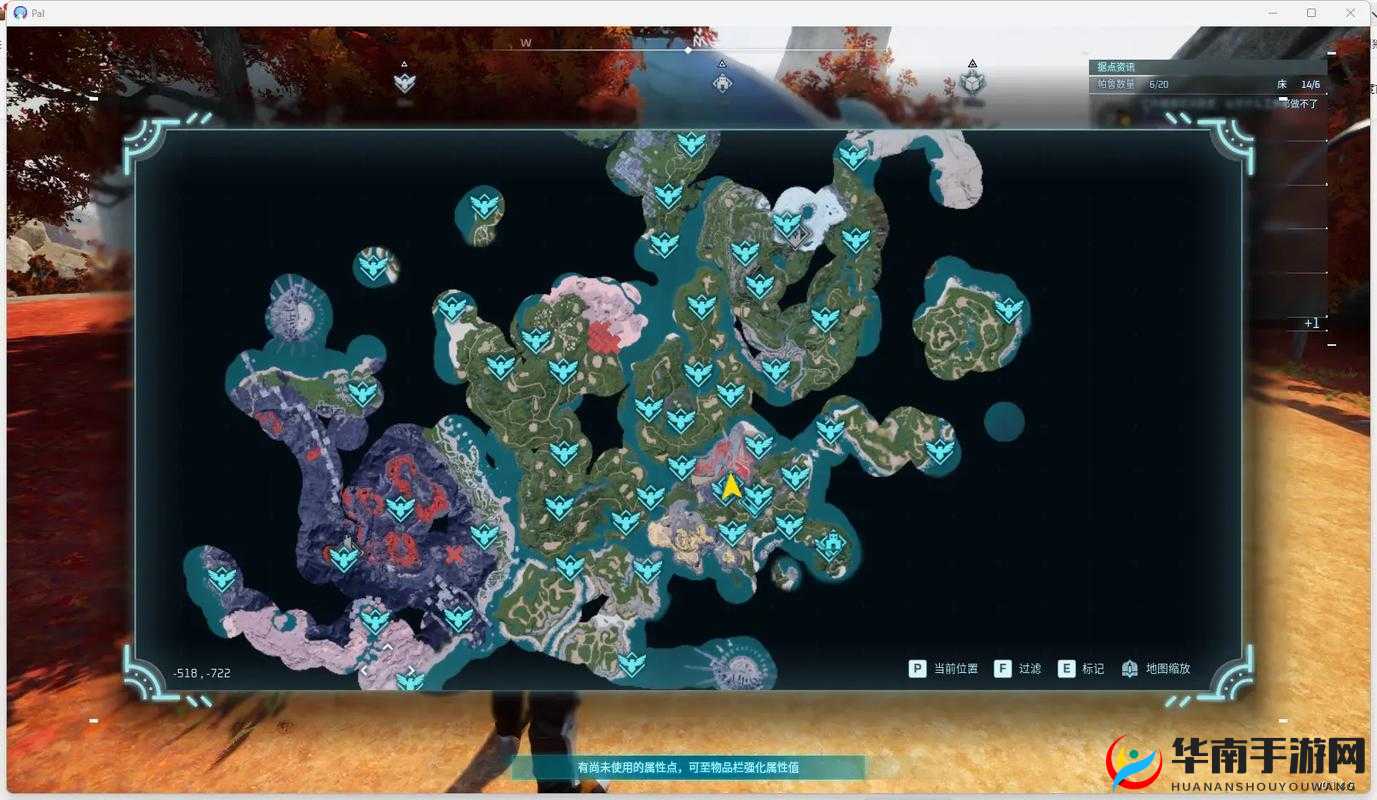Expand the map view with the up chevron arrow
This screenshot has width=1377, height=800.
(388, 647)
